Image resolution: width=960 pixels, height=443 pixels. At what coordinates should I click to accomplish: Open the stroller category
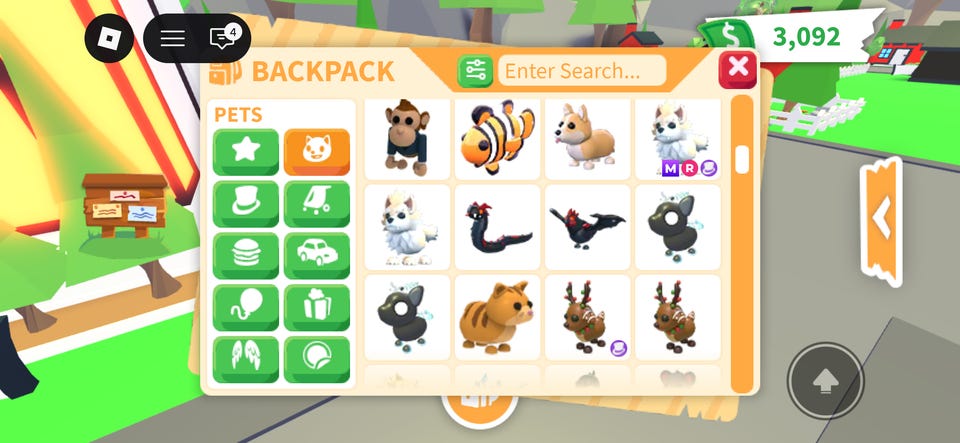[317, 204]
